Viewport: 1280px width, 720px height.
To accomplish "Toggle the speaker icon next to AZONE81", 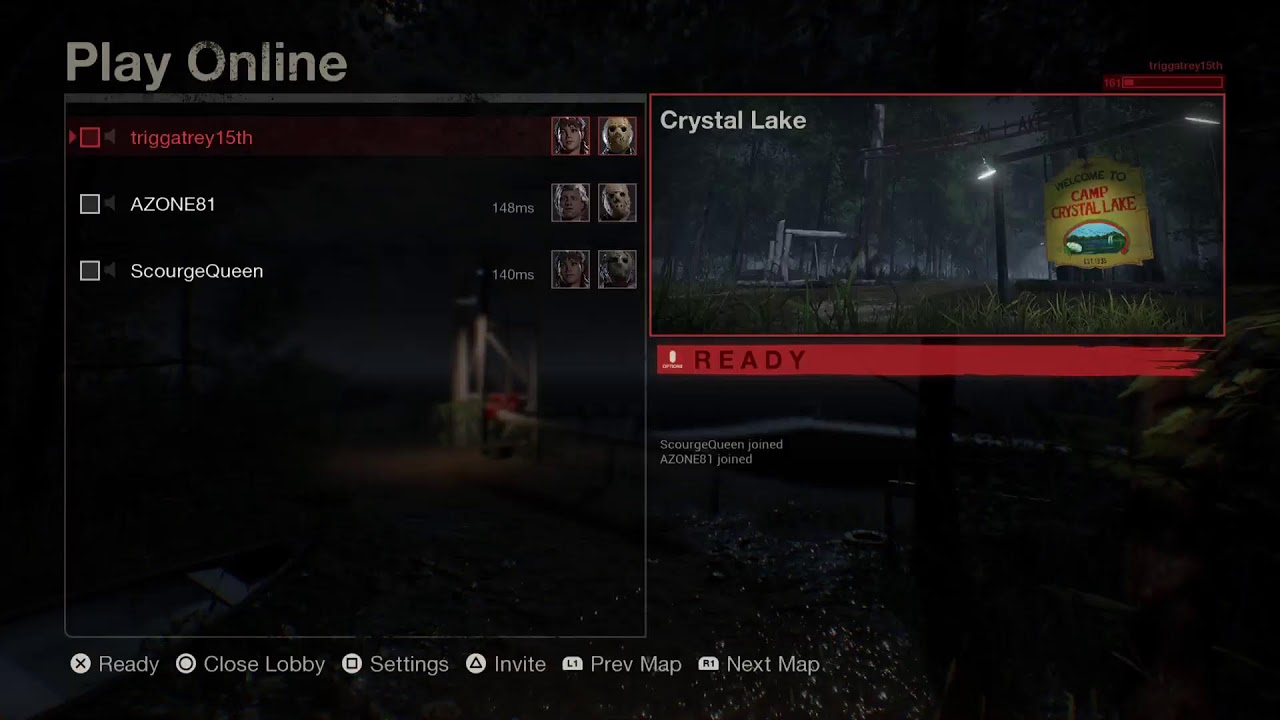I will (110, 204).
